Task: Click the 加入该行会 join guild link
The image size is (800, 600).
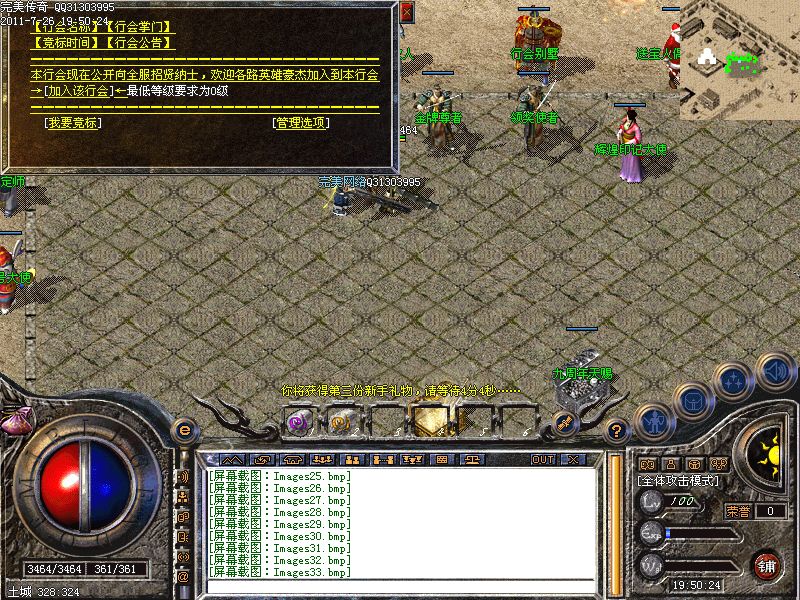Action: (78, 91)
